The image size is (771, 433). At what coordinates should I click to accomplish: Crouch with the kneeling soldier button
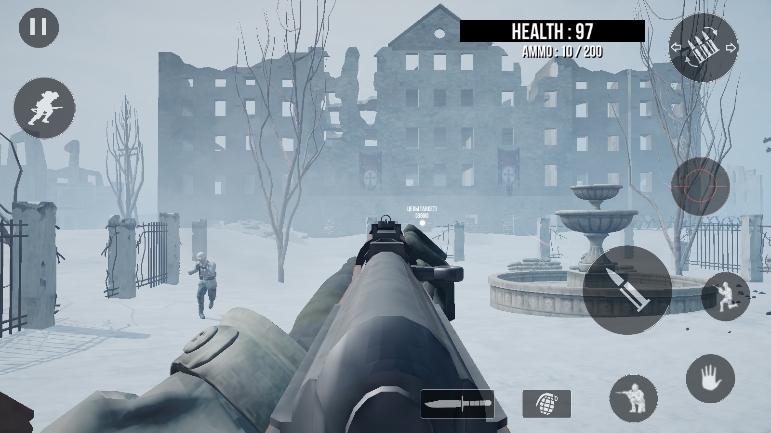coord(634,398)
